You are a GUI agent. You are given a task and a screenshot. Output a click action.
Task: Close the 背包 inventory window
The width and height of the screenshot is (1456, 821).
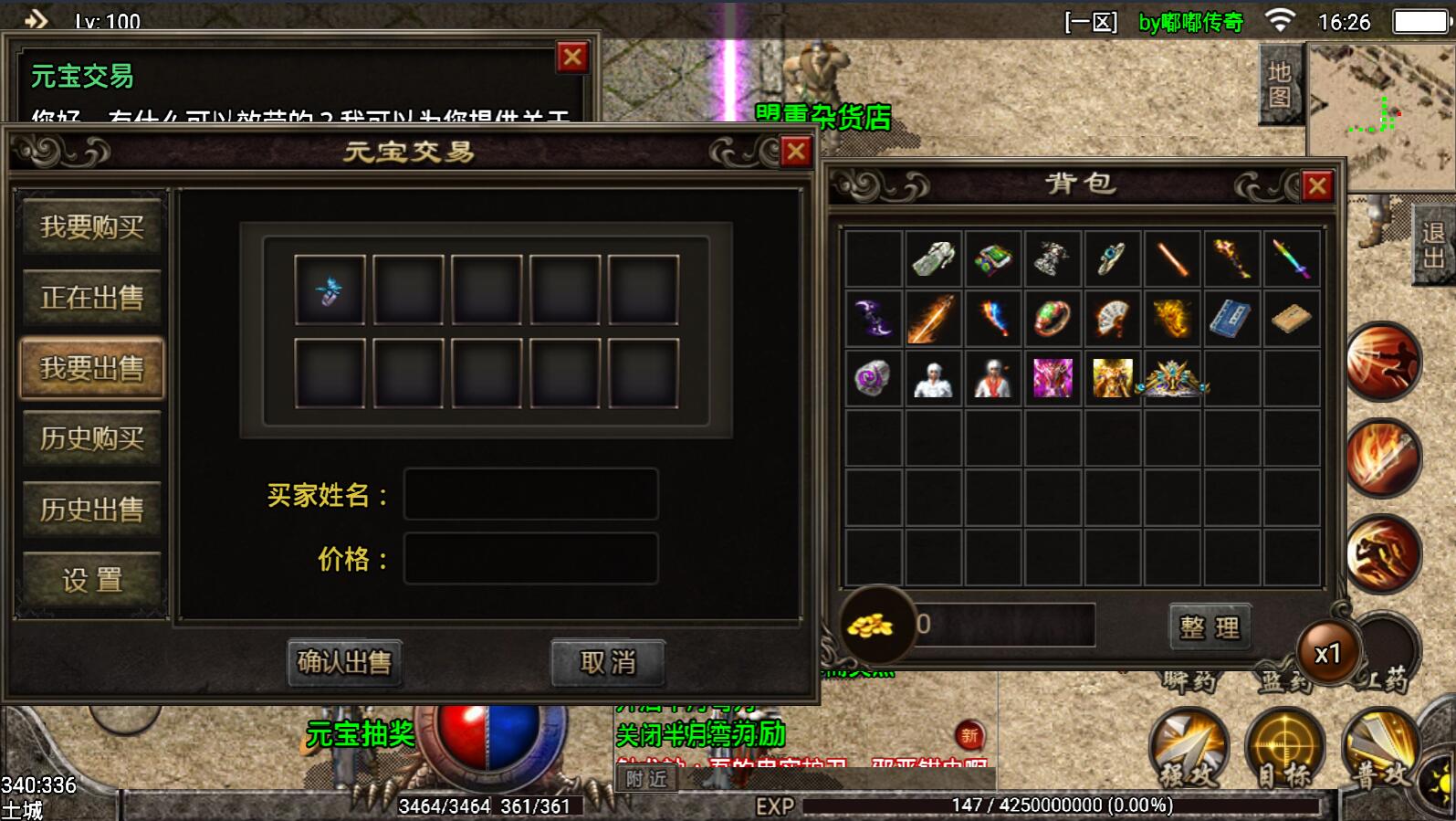pyautogui.click(x=1317, y=186)
